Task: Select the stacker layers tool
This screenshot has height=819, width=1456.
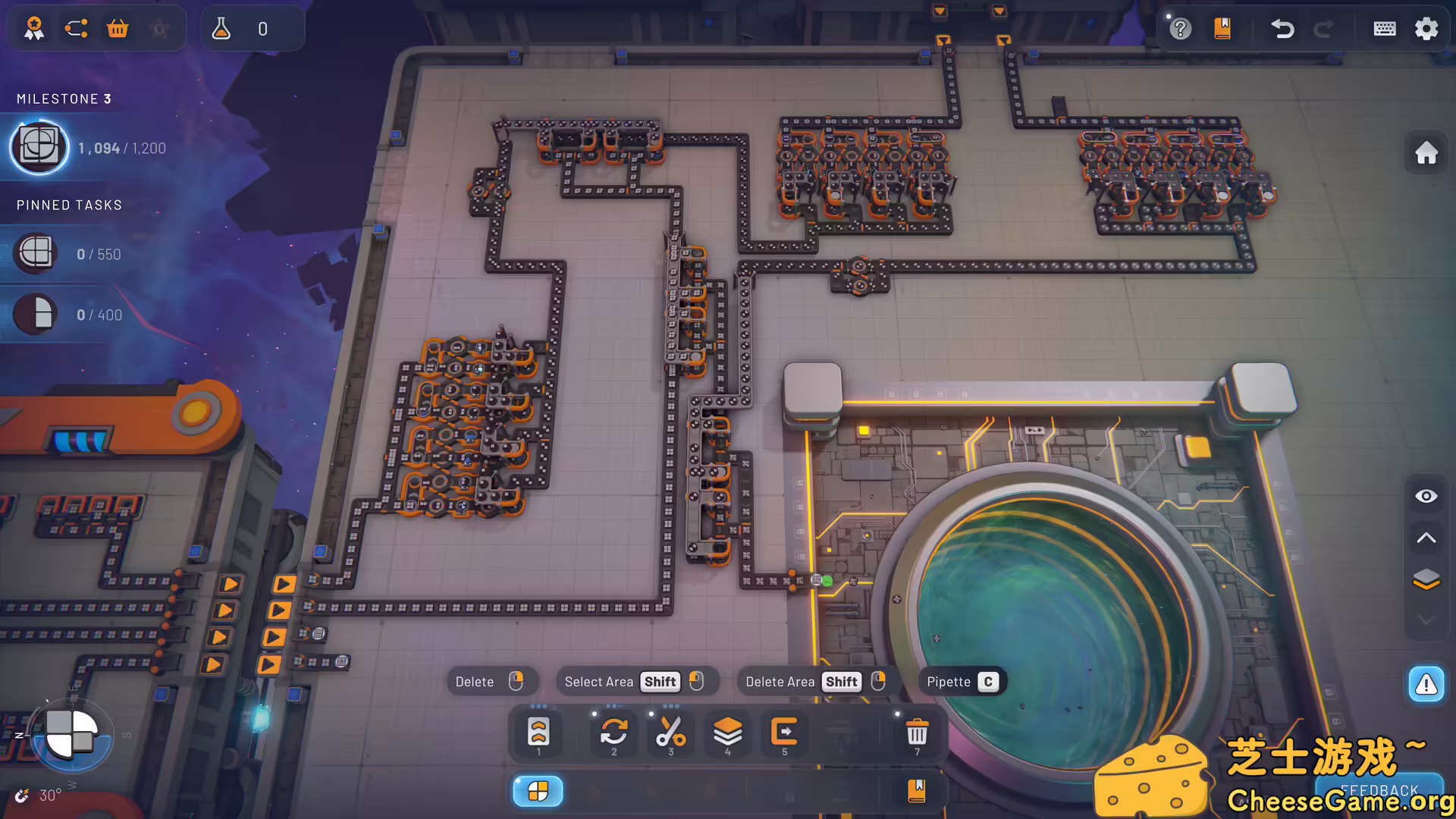Action: pos(727,732)
